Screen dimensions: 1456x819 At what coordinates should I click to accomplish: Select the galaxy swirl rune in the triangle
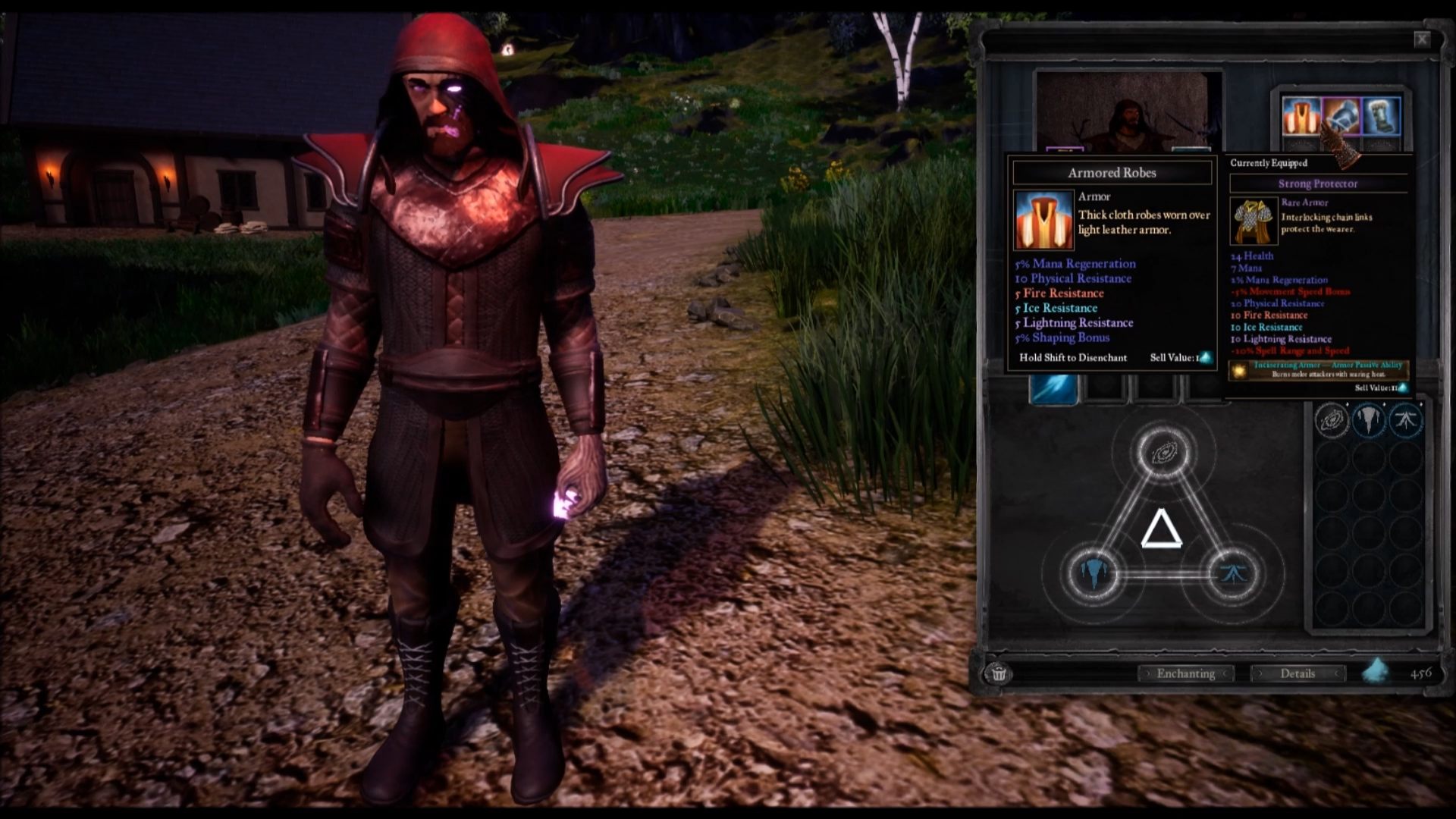click(1163, 453)
